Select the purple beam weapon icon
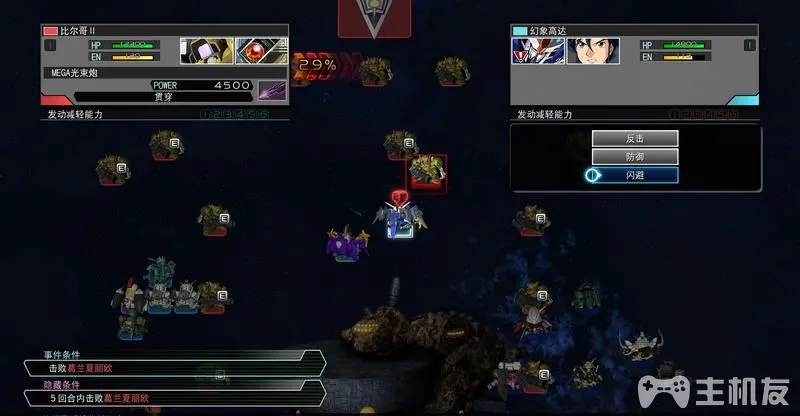The width and height of the screenshot is (800, 416). [273, 89]
